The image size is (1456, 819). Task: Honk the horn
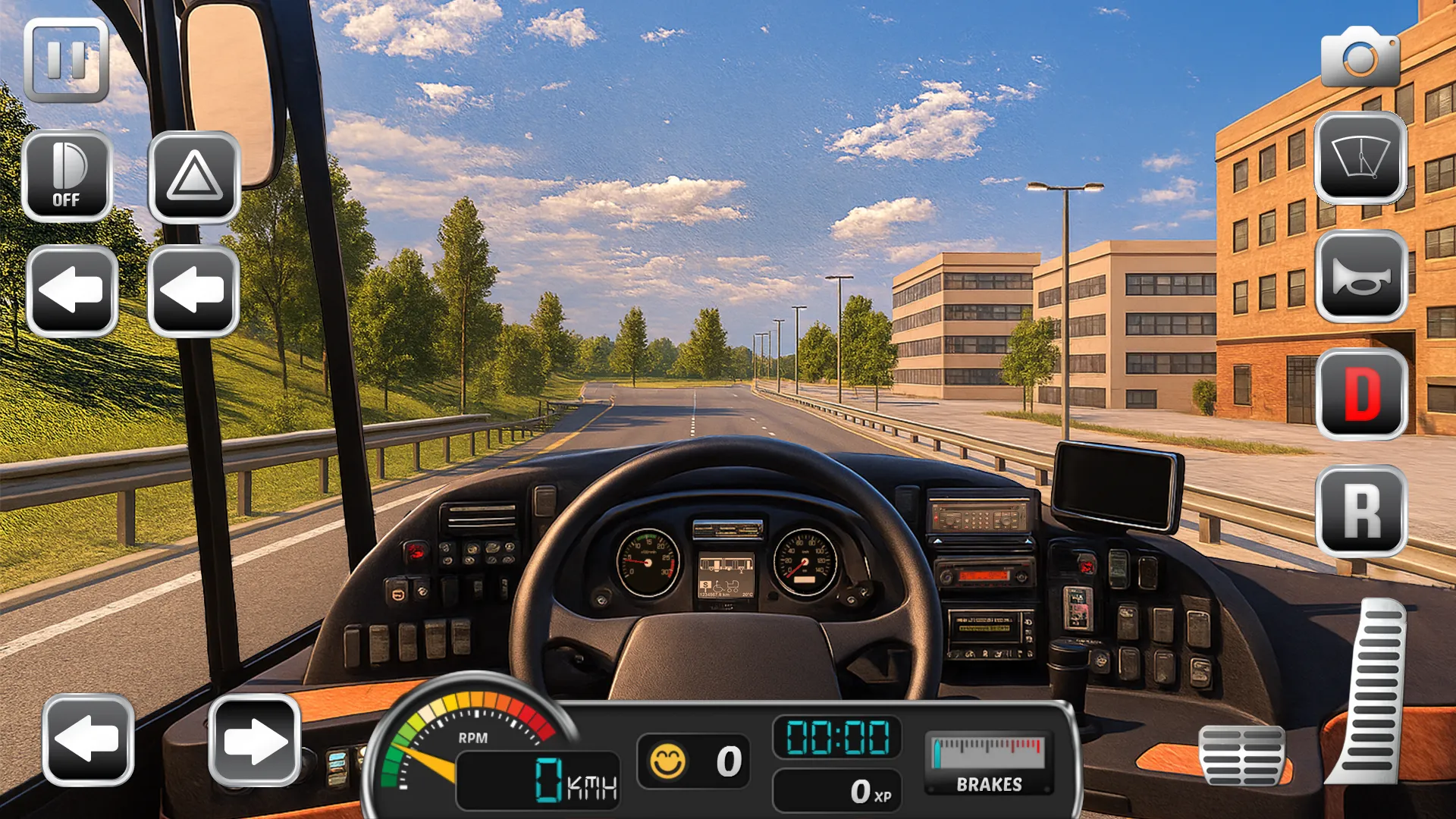(1361, 277)
